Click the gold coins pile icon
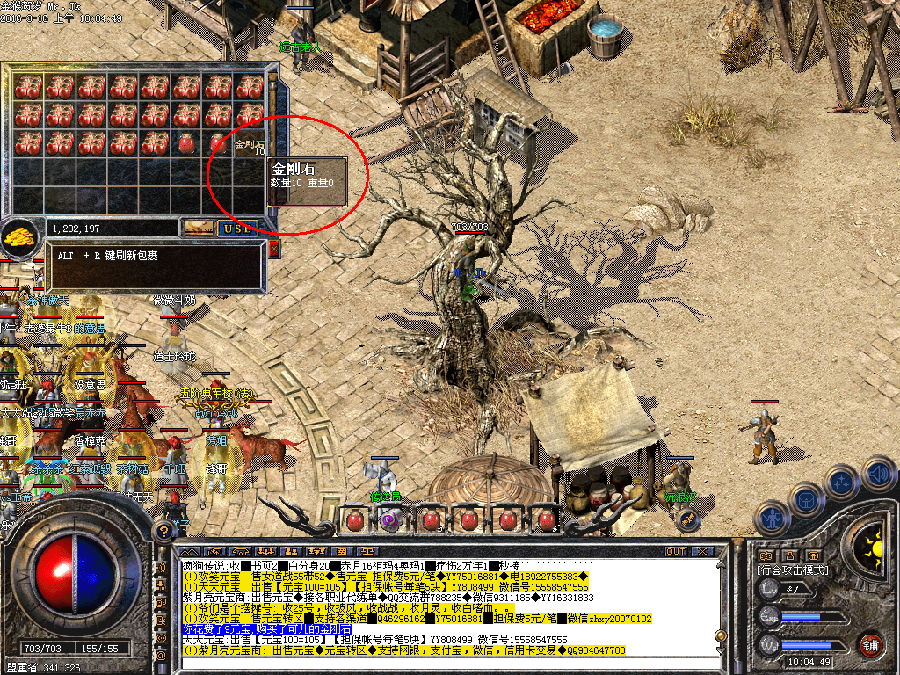Image resolution: width=900 pixels, height=675 pixels. 20,240
